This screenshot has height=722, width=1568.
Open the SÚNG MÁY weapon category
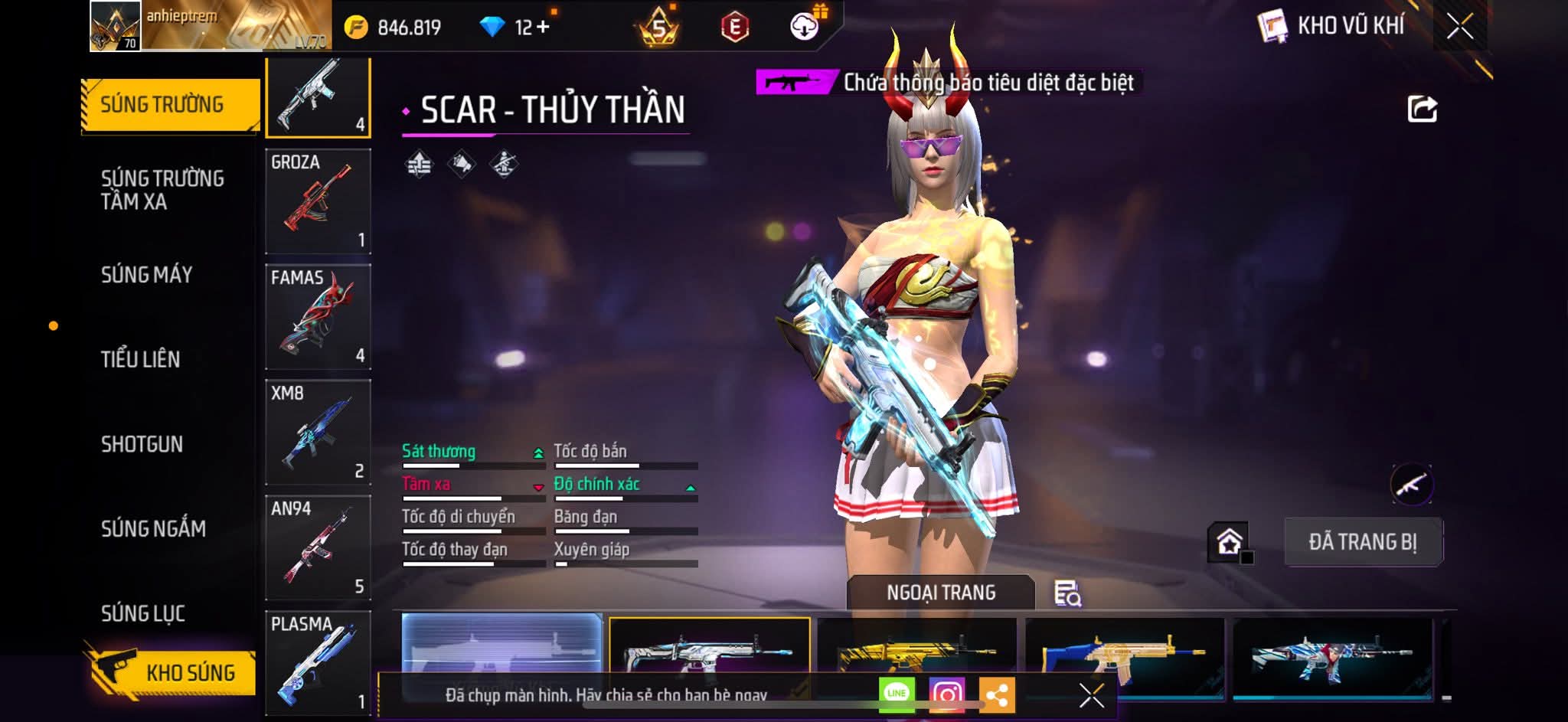pyautogui.click(x=146, y=275)
